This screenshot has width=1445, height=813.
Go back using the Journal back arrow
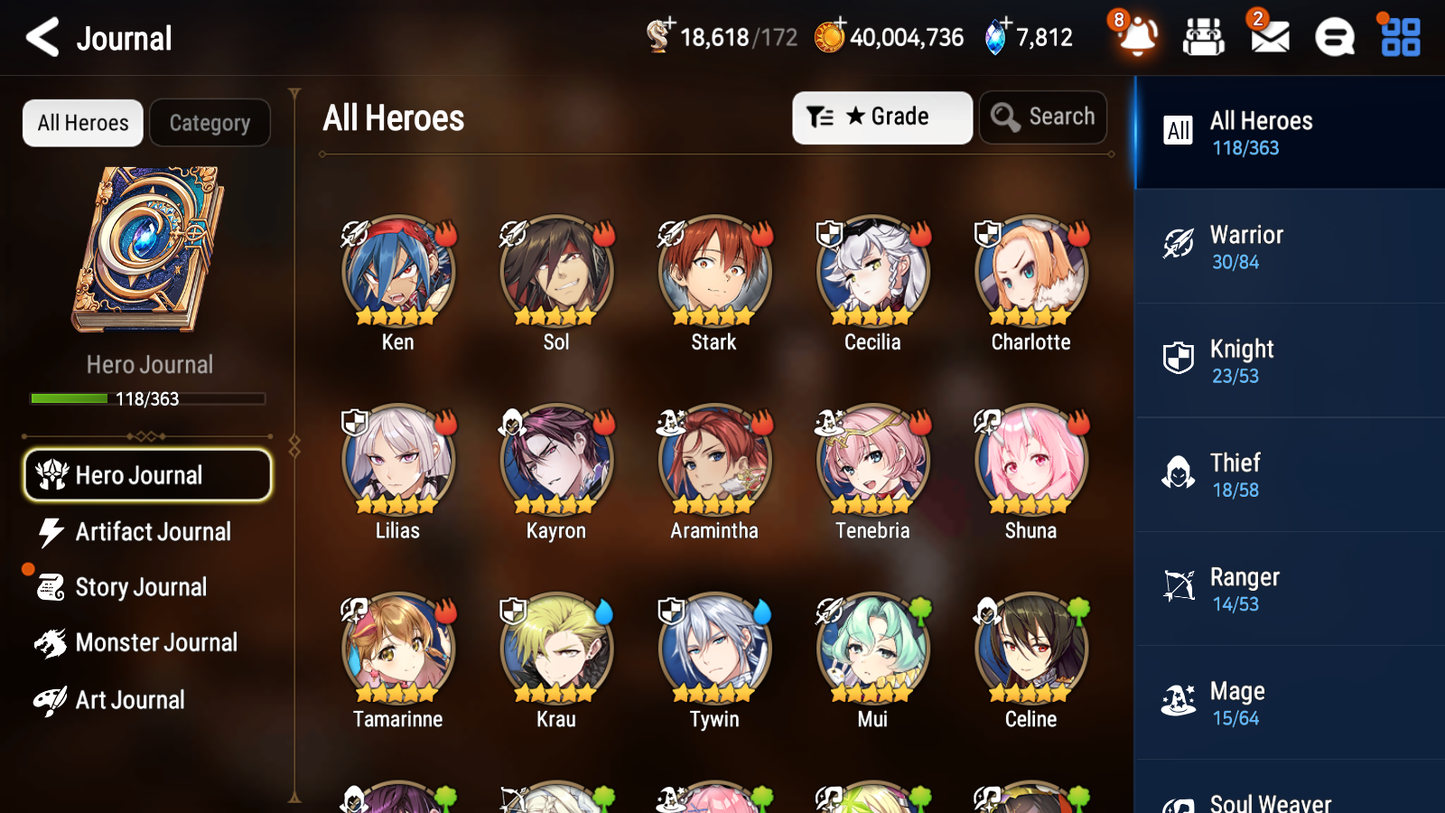[x=42, y=37]
